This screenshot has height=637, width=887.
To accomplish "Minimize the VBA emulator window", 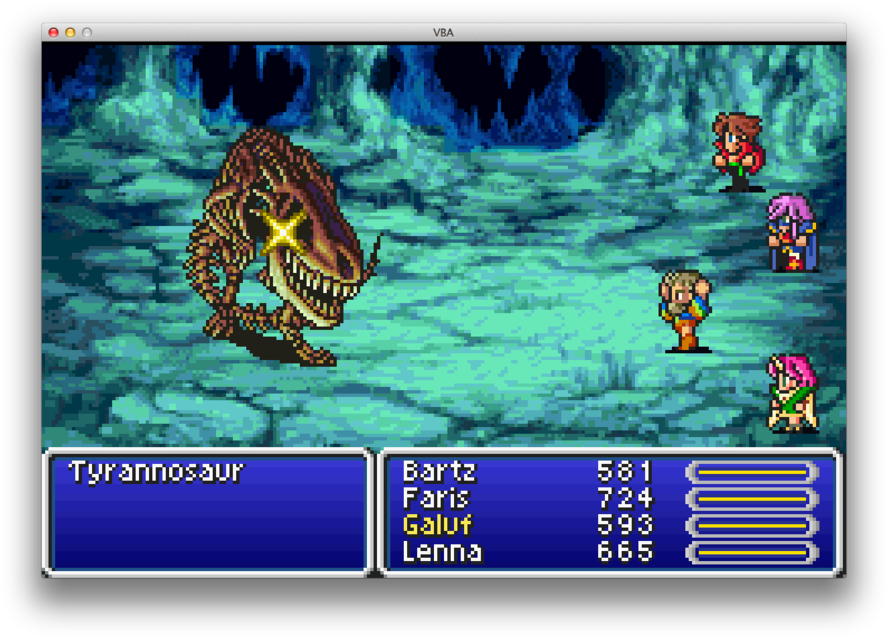I will tap(70, 32).
